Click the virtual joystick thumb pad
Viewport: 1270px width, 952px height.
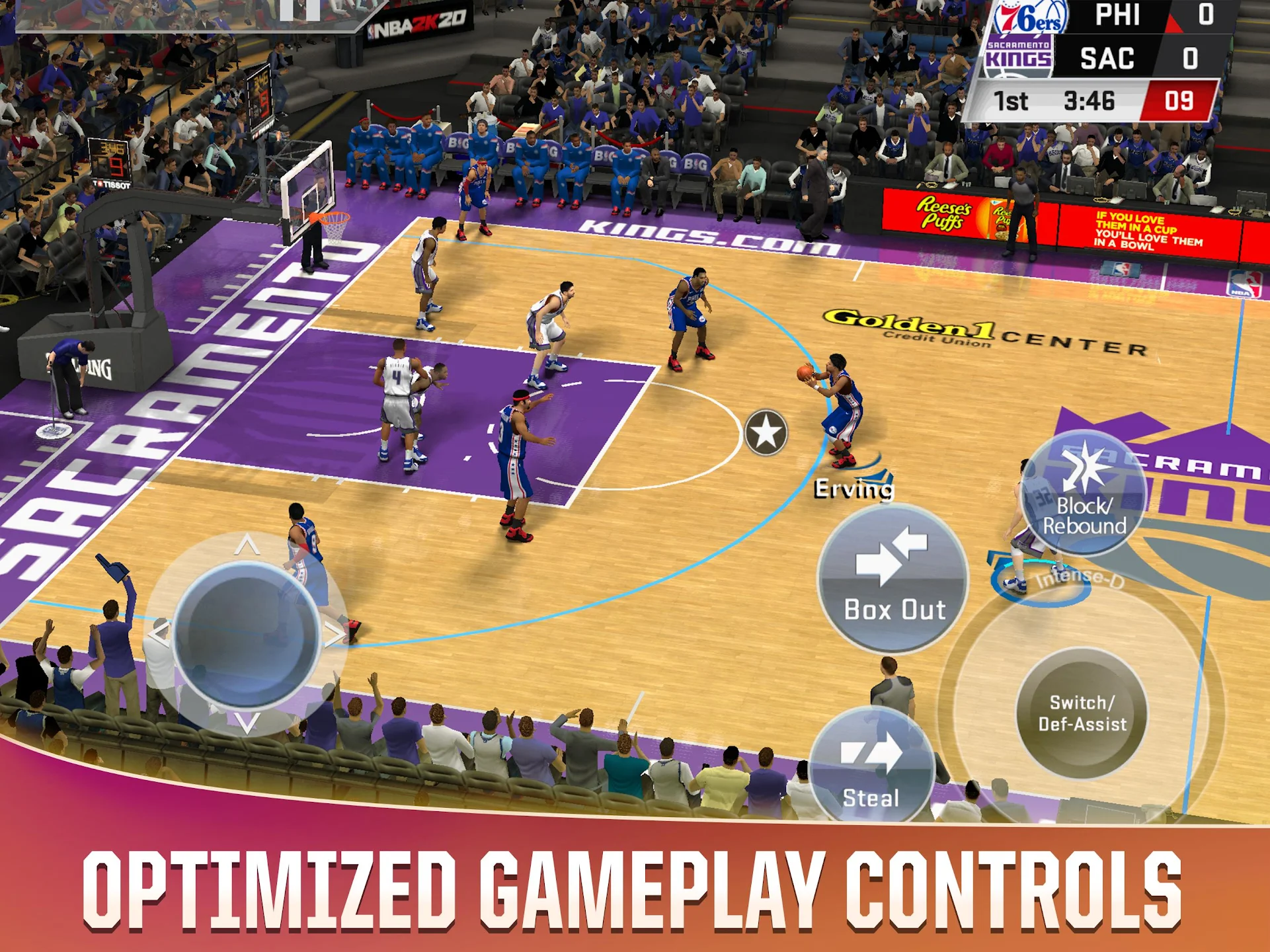(247, 635)
